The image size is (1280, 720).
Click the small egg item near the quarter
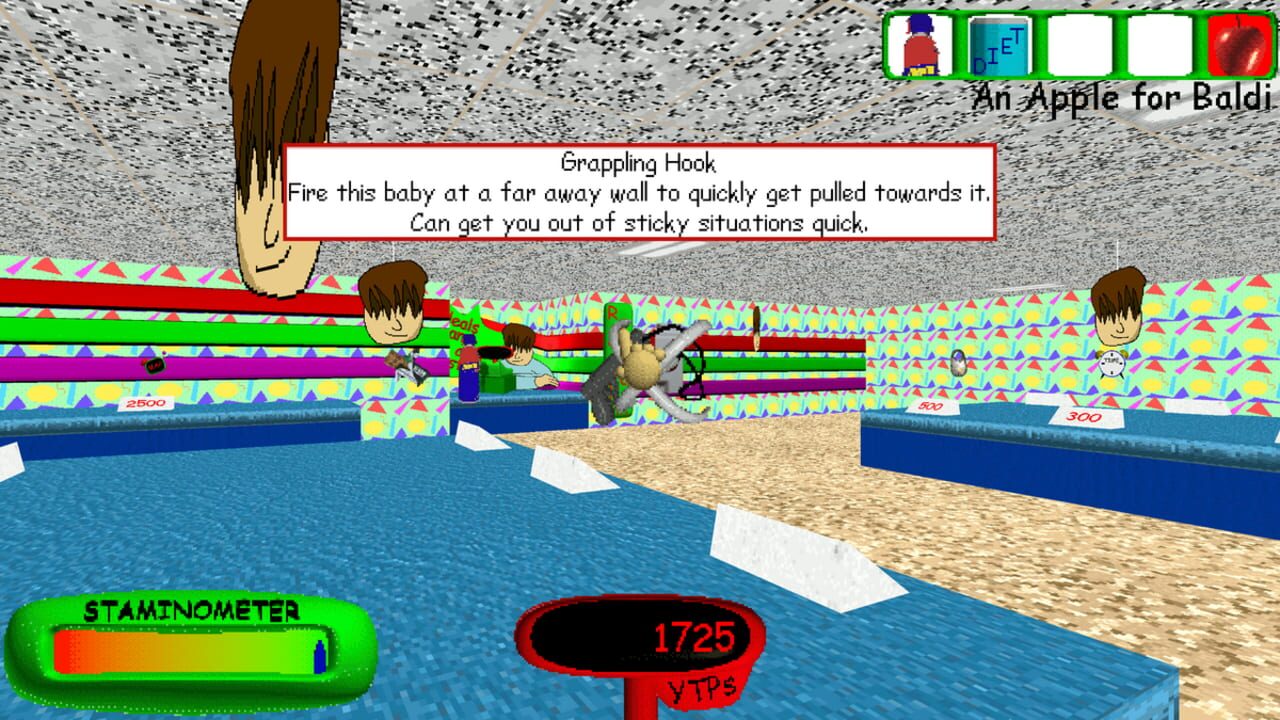(x=958, y=362)
